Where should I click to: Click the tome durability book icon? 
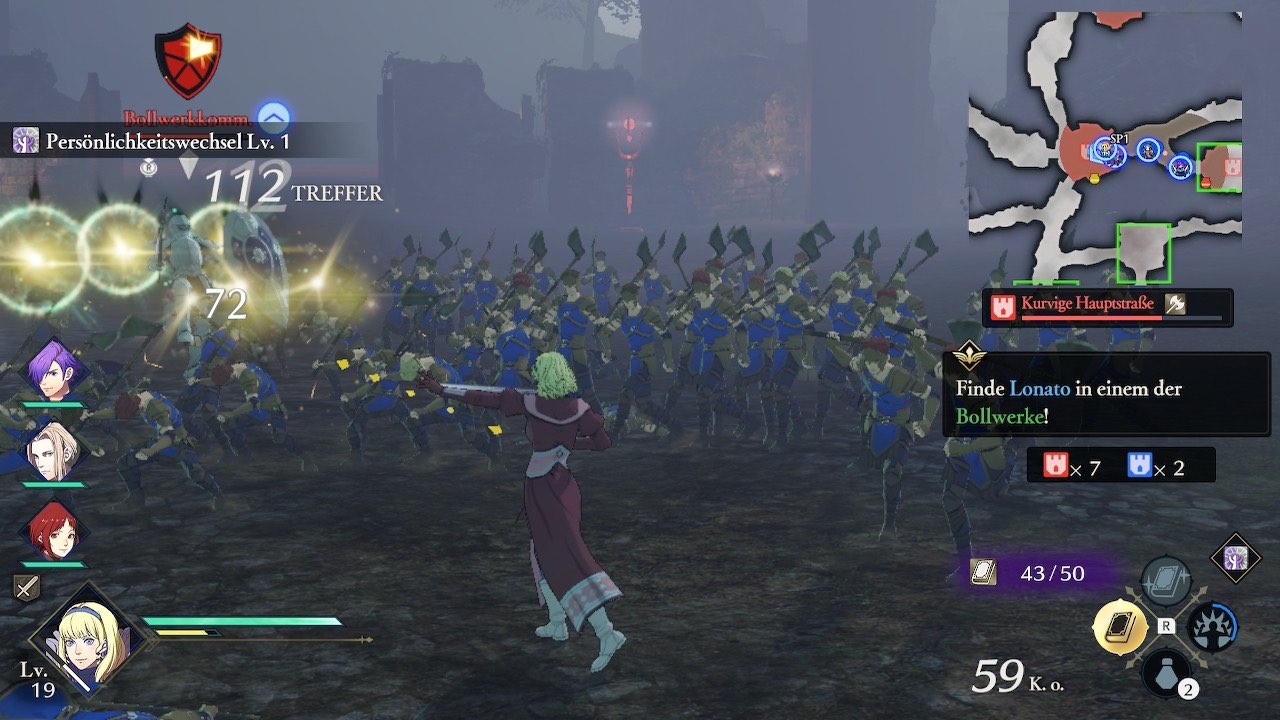(983, 572)
